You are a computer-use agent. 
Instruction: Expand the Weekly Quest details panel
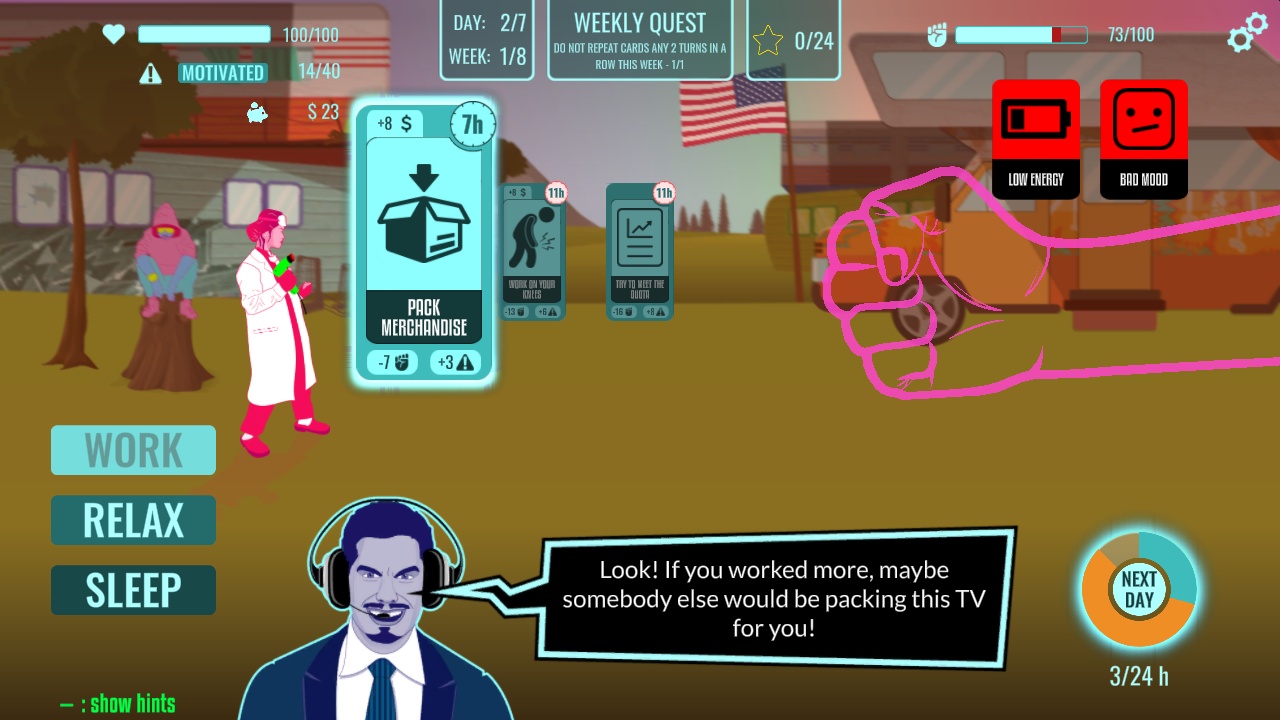click(x=640, y=38)
